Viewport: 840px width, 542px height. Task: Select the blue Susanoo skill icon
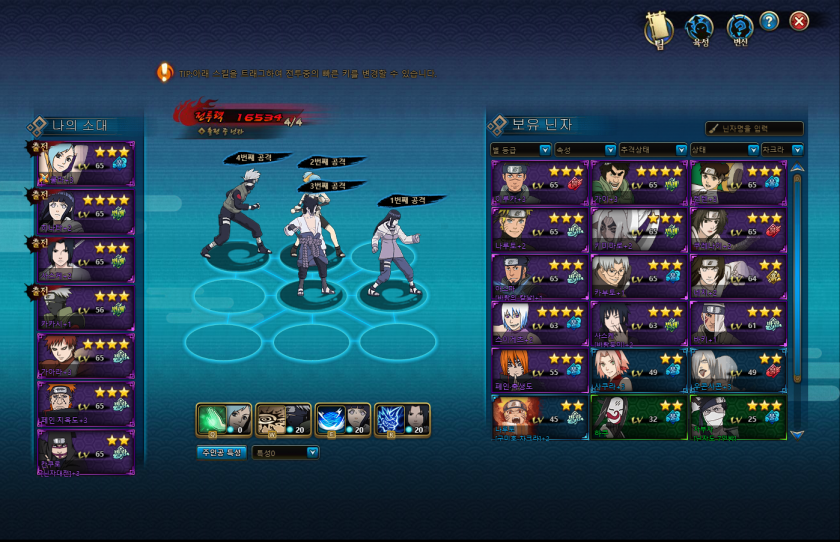point(402,420)
